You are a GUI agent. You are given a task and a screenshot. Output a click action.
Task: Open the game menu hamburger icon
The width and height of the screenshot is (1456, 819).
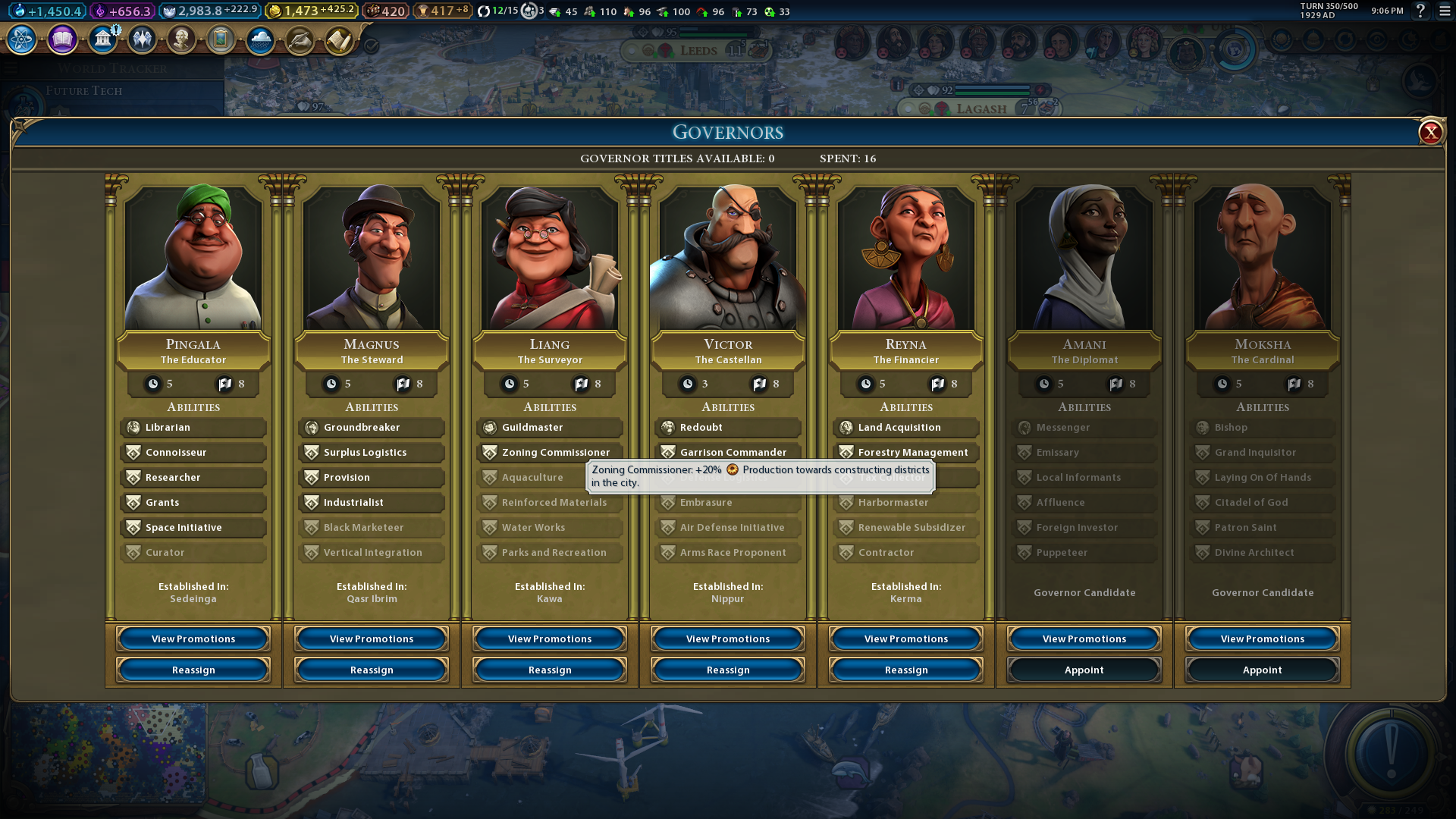pyautogui.click(x=1445, y=11)
